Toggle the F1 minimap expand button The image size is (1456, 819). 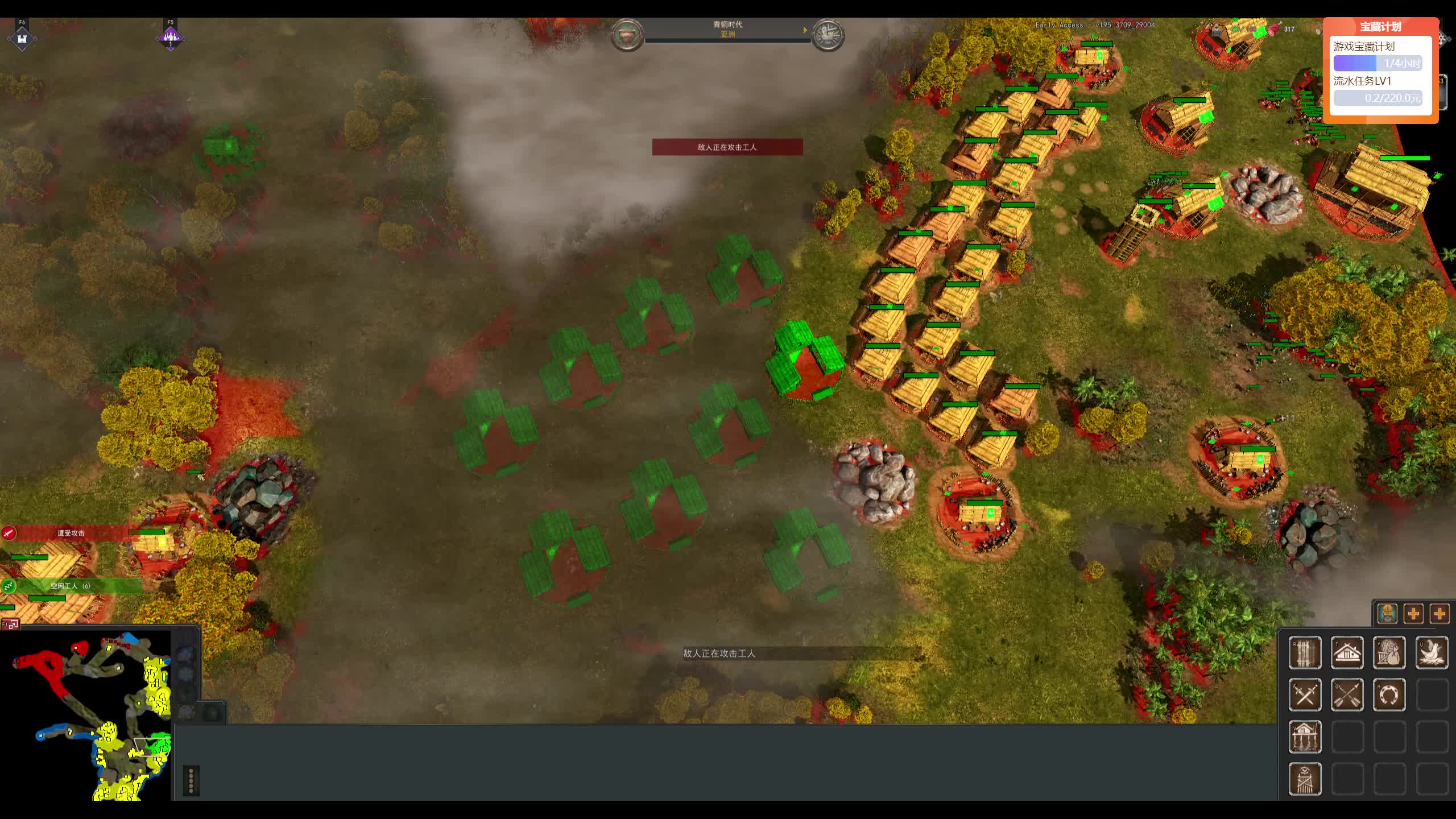(10, 624)
